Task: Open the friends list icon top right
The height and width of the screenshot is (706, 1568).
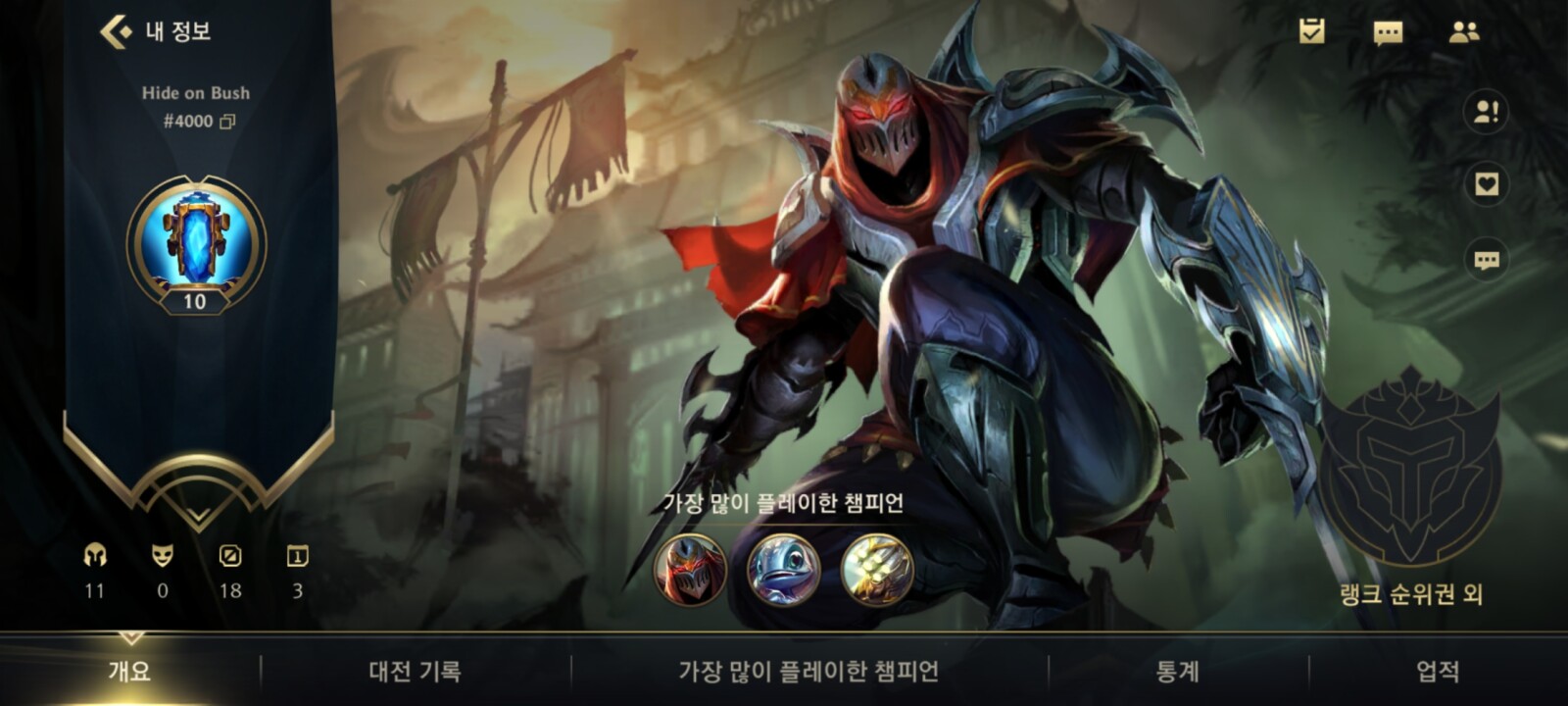Action: (1462, 32)
